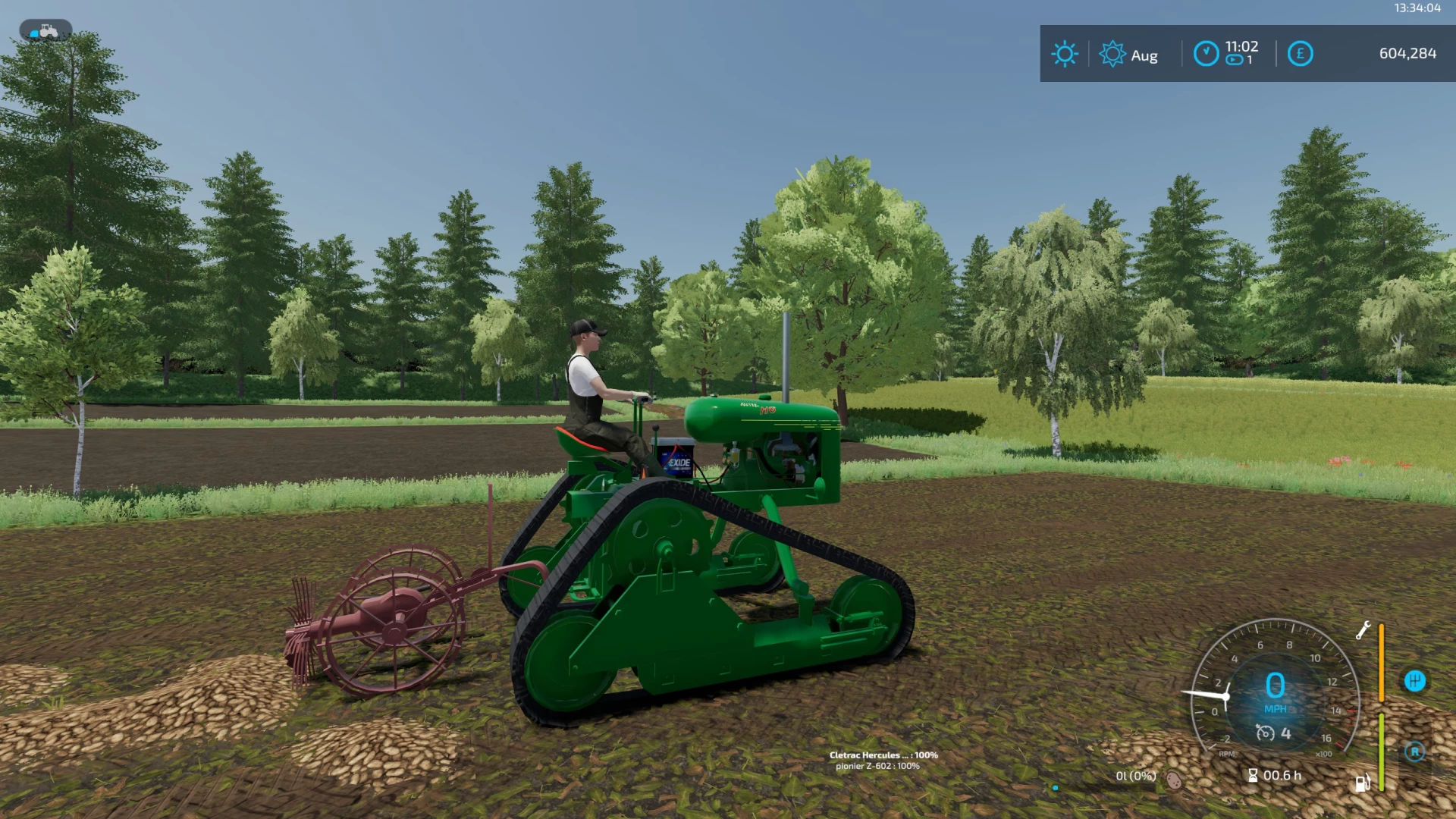1456x819 pixels.
Task: Toggle the reverse gear R indicator
Action: pos(1414,752)
